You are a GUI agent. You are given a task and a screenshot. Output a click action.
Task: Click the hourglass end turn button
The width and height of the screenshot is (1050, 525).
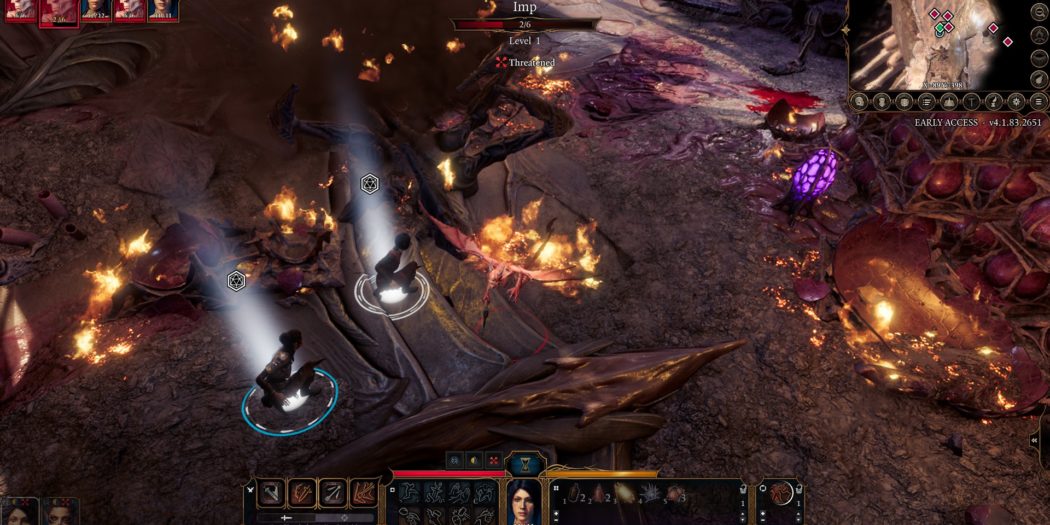click(x=527, y=465)
